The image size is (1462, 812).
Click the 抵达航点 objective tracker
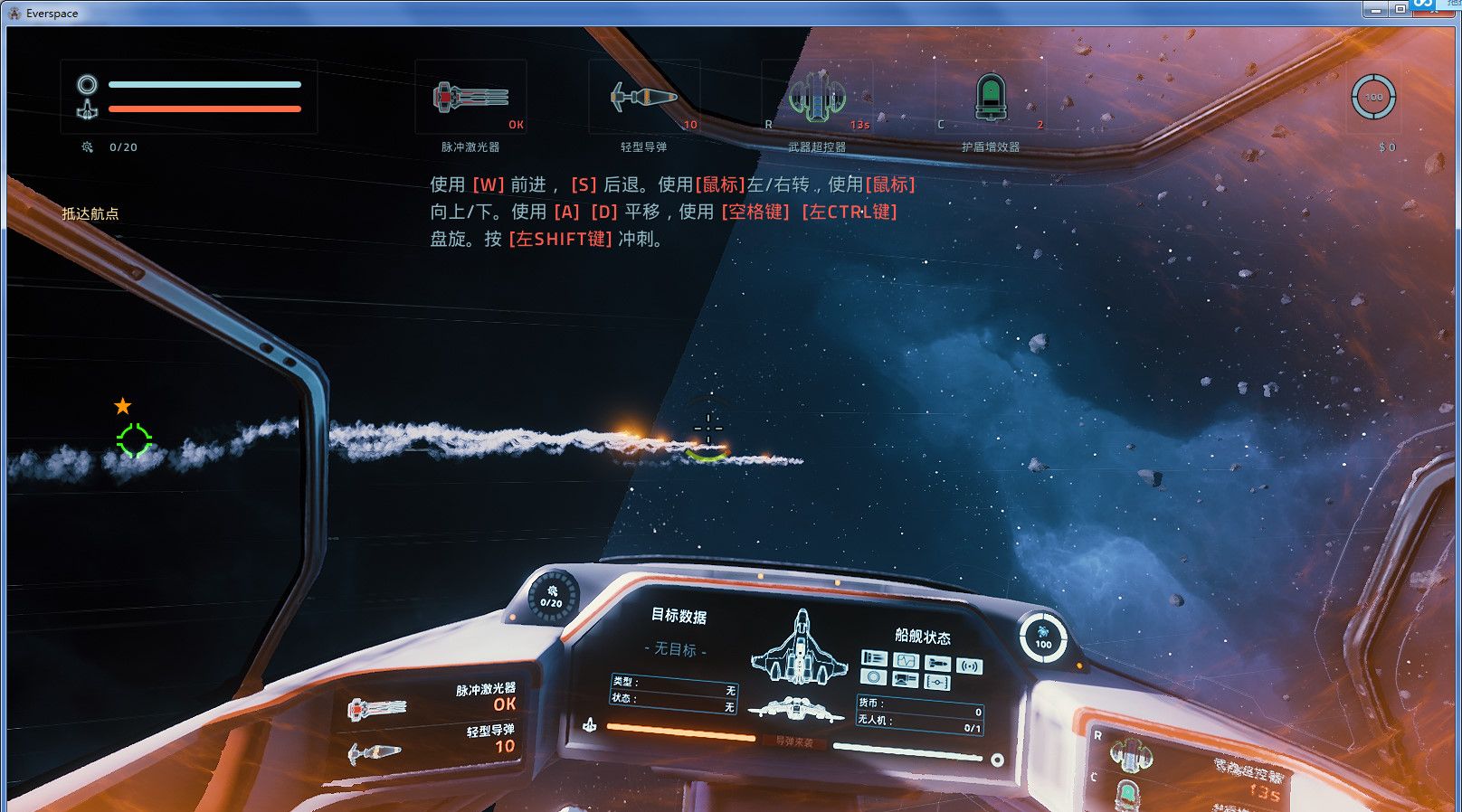click(x=90, y=213)
